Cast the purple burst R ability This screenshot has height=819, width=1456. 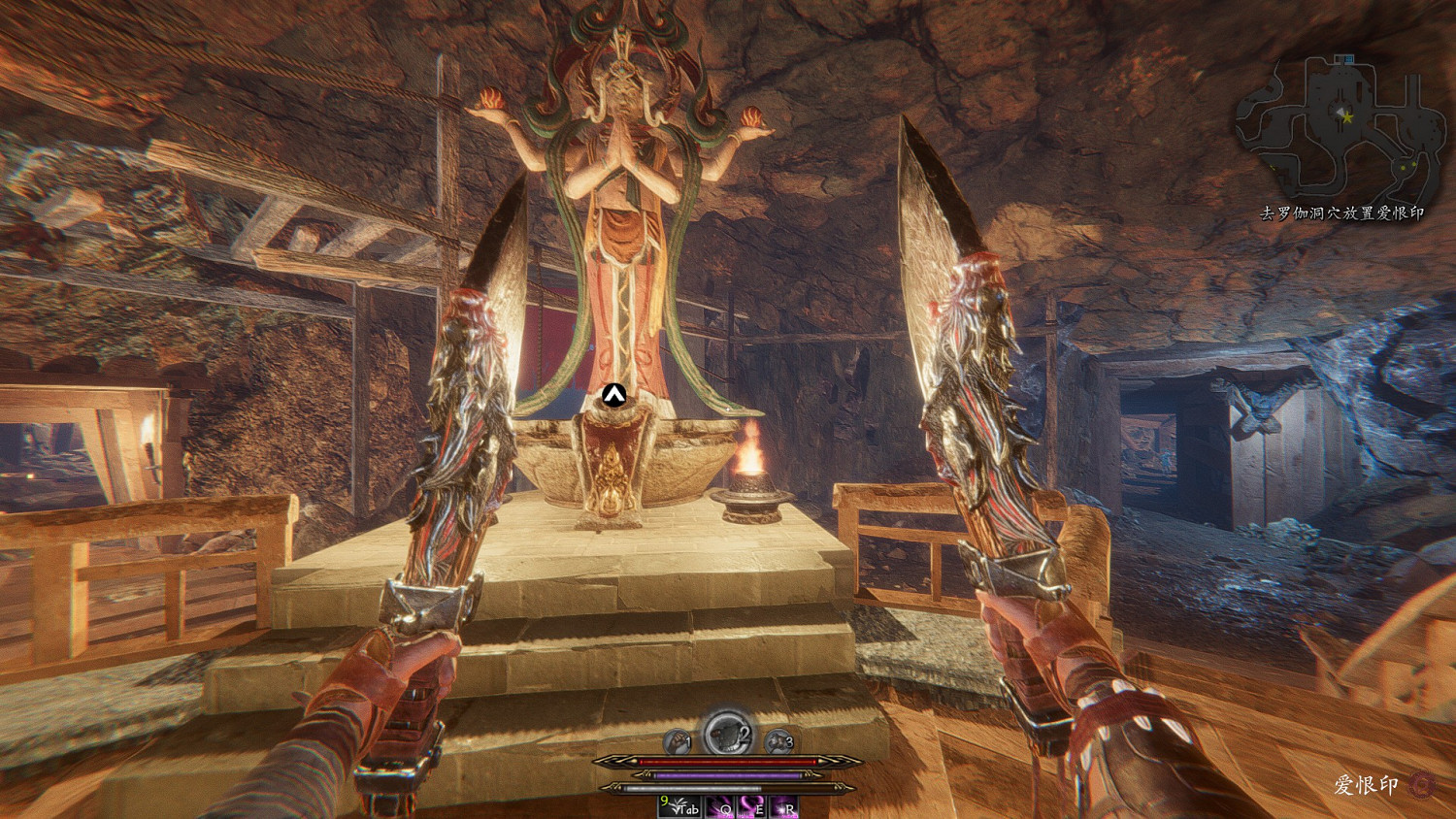782,806
